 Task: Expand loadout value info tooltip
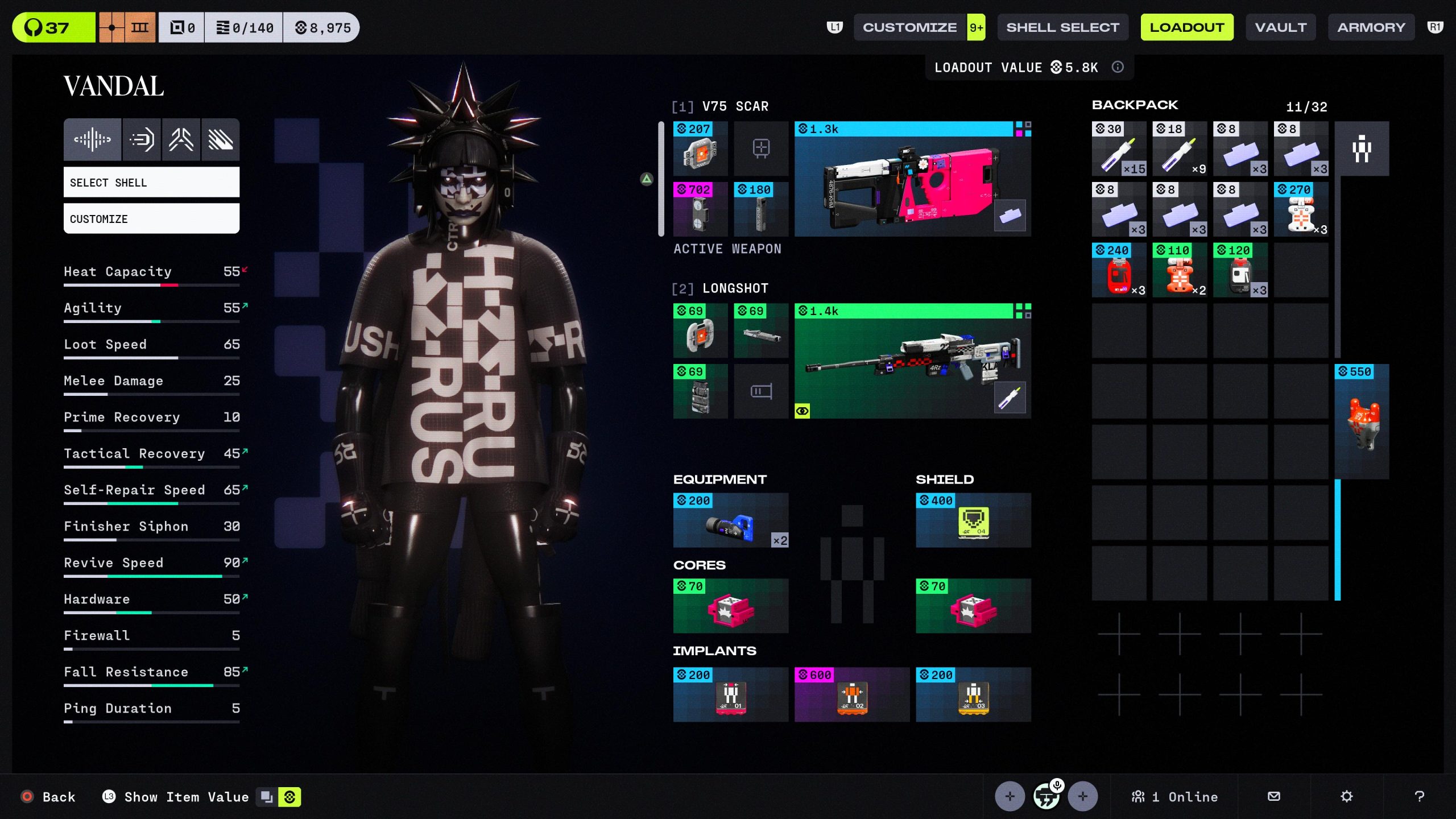point(1118,67)
